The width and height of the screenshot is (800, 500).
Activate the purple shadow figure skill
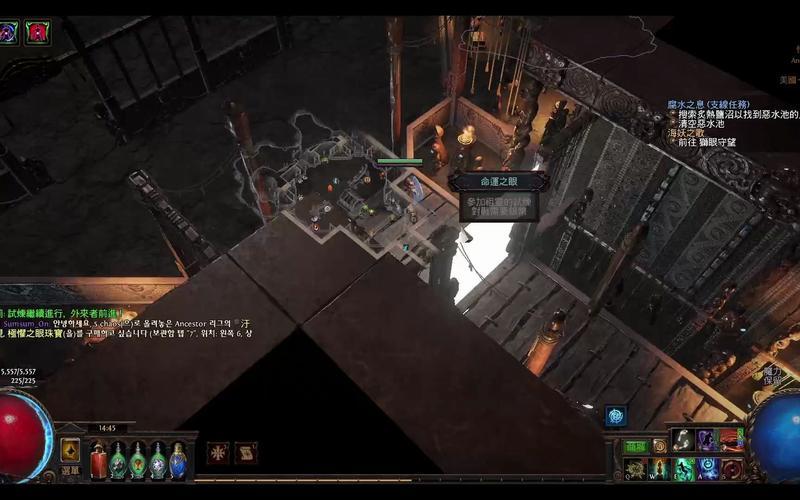[709, 440]
